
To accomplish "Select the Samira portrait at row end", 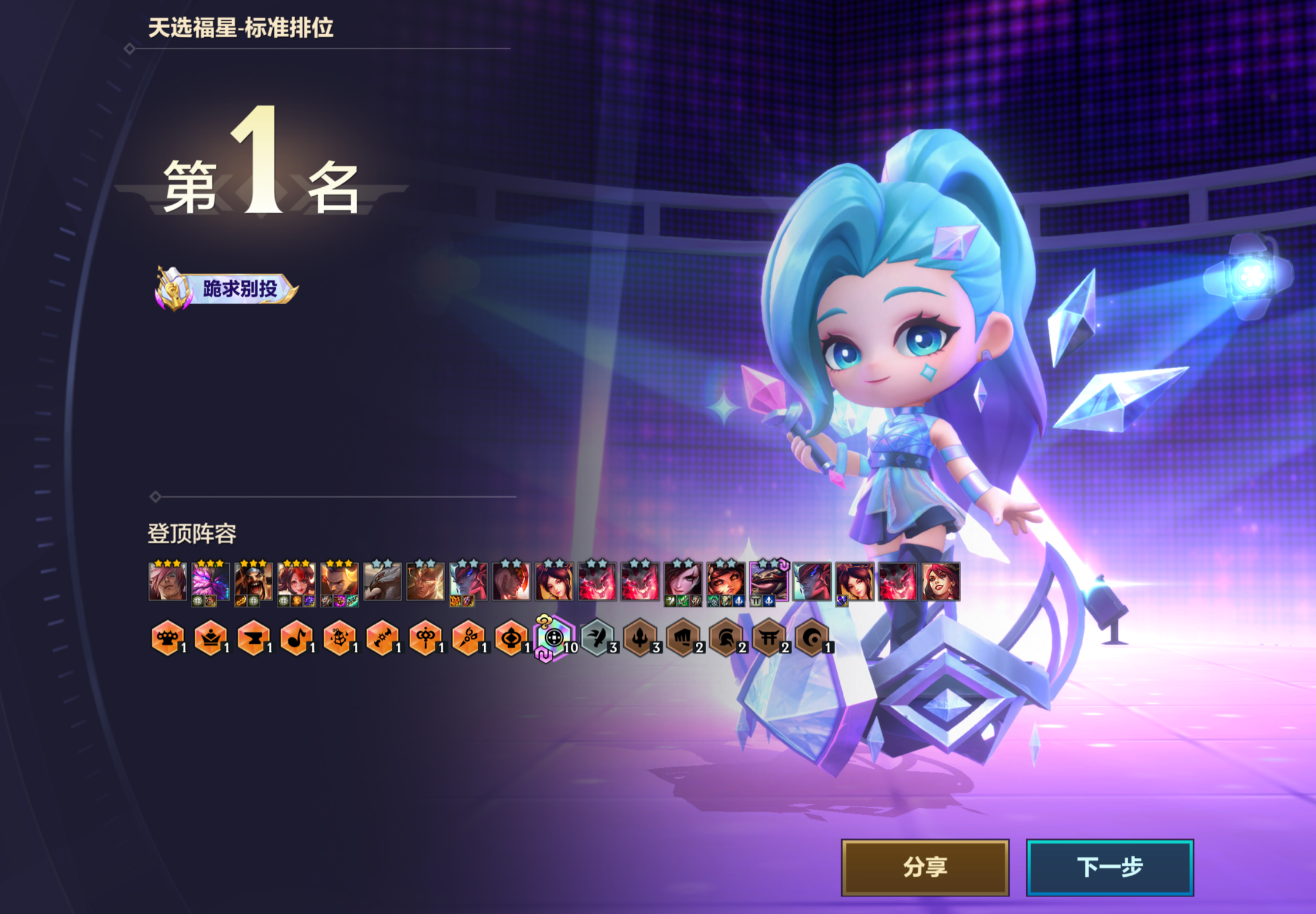I will [940, 582].
